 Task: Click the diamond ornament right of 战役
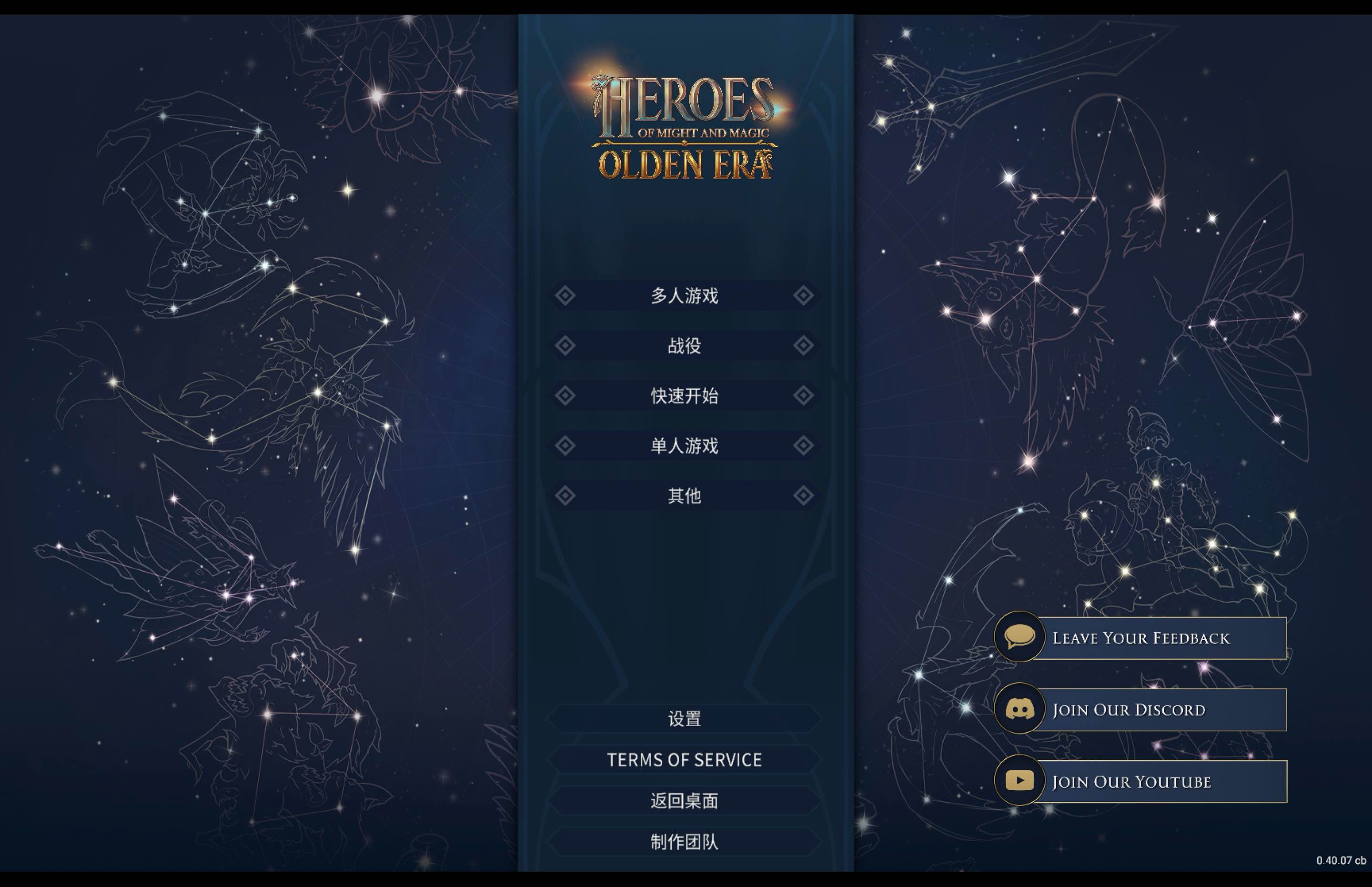[804, 345]
